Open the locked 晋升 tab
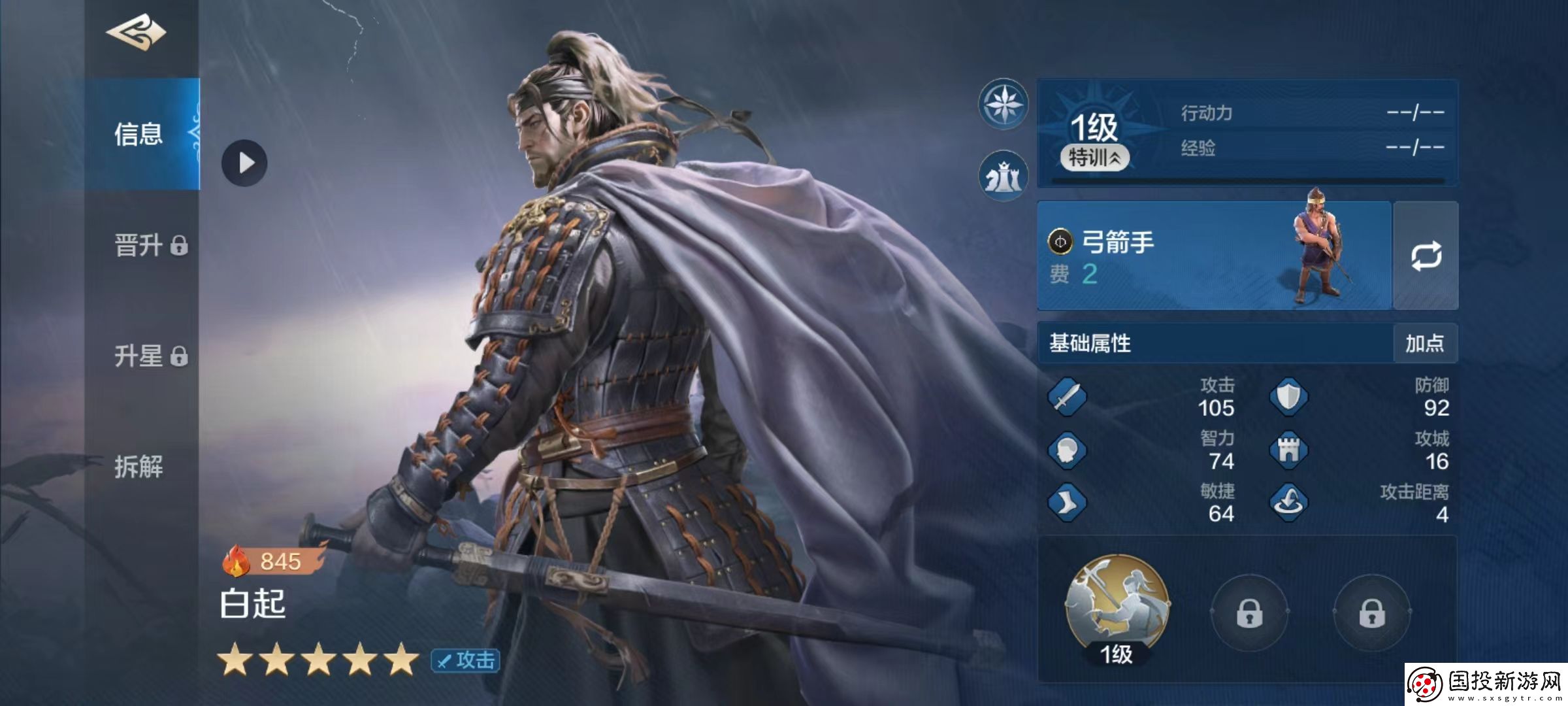 coord(150,246)
